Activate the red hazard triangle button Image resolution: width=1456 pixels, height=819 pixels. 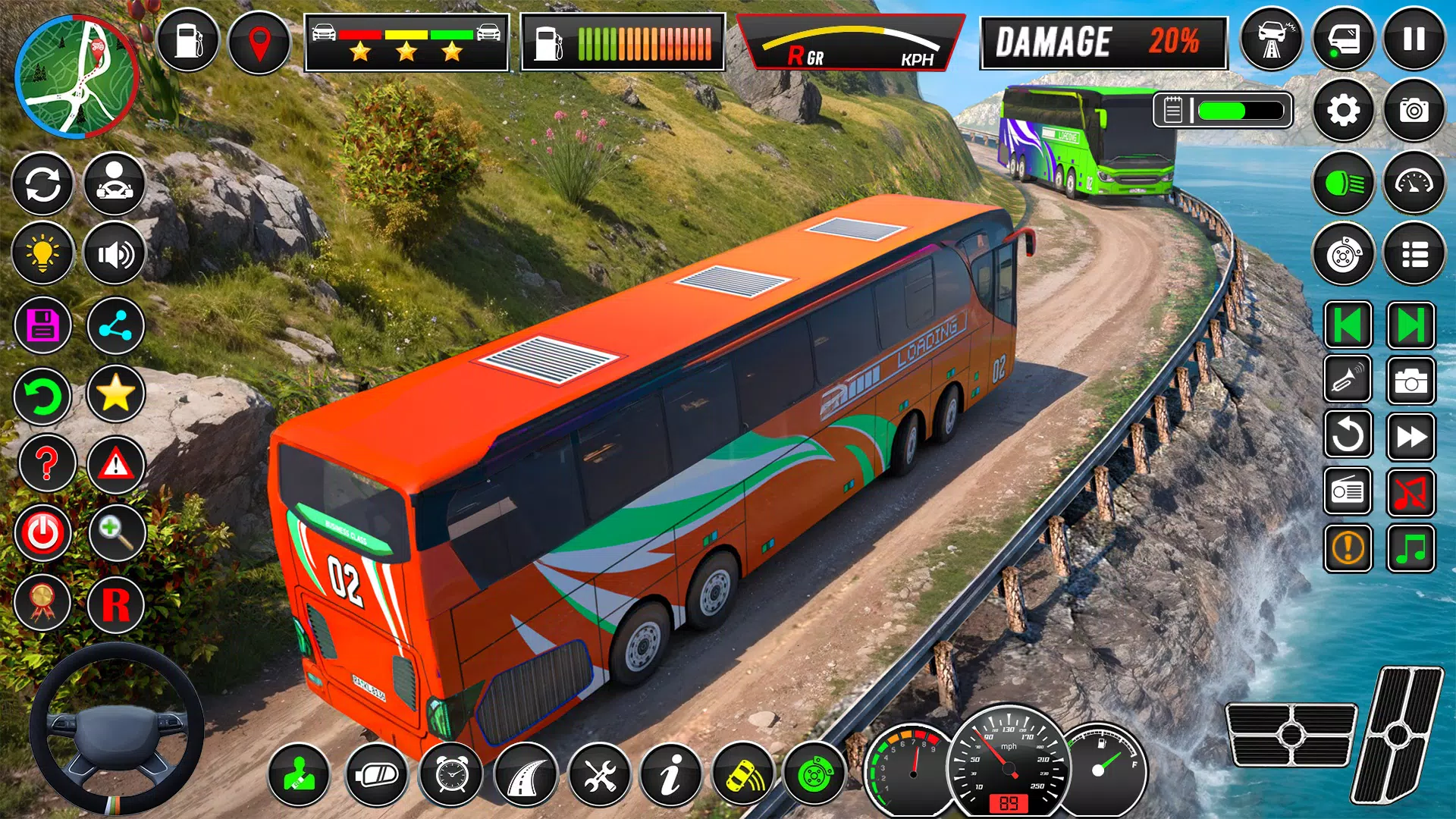click(x=115, y=463)
